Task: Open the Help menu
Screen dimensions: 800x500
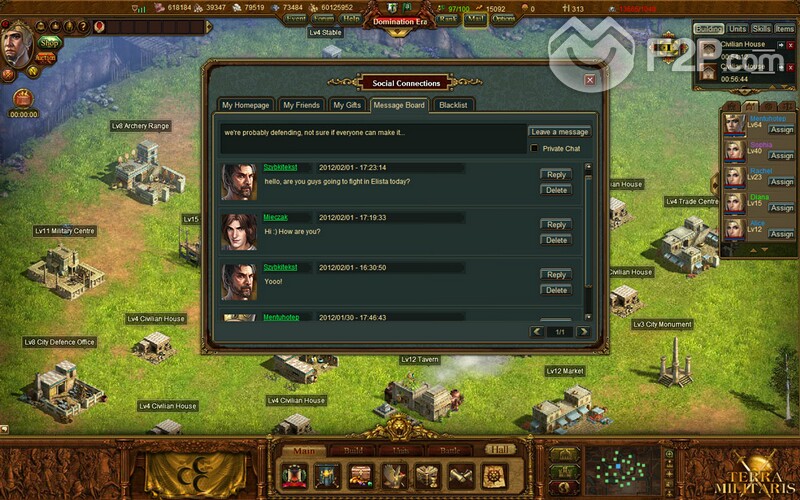Action: 350,17
